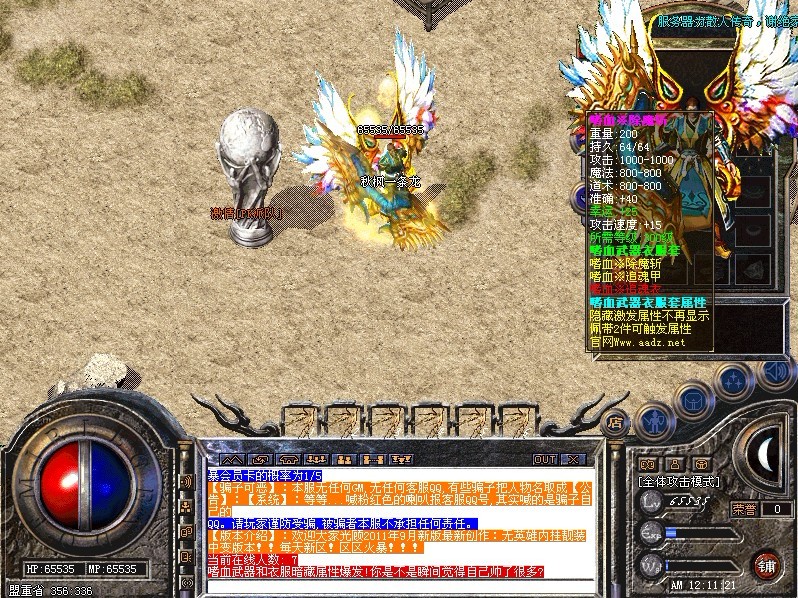Viewport: 798px width, 598px height.
Task: Click the round 店 store button
Action: pyautogui.click(x=617, y=423)
